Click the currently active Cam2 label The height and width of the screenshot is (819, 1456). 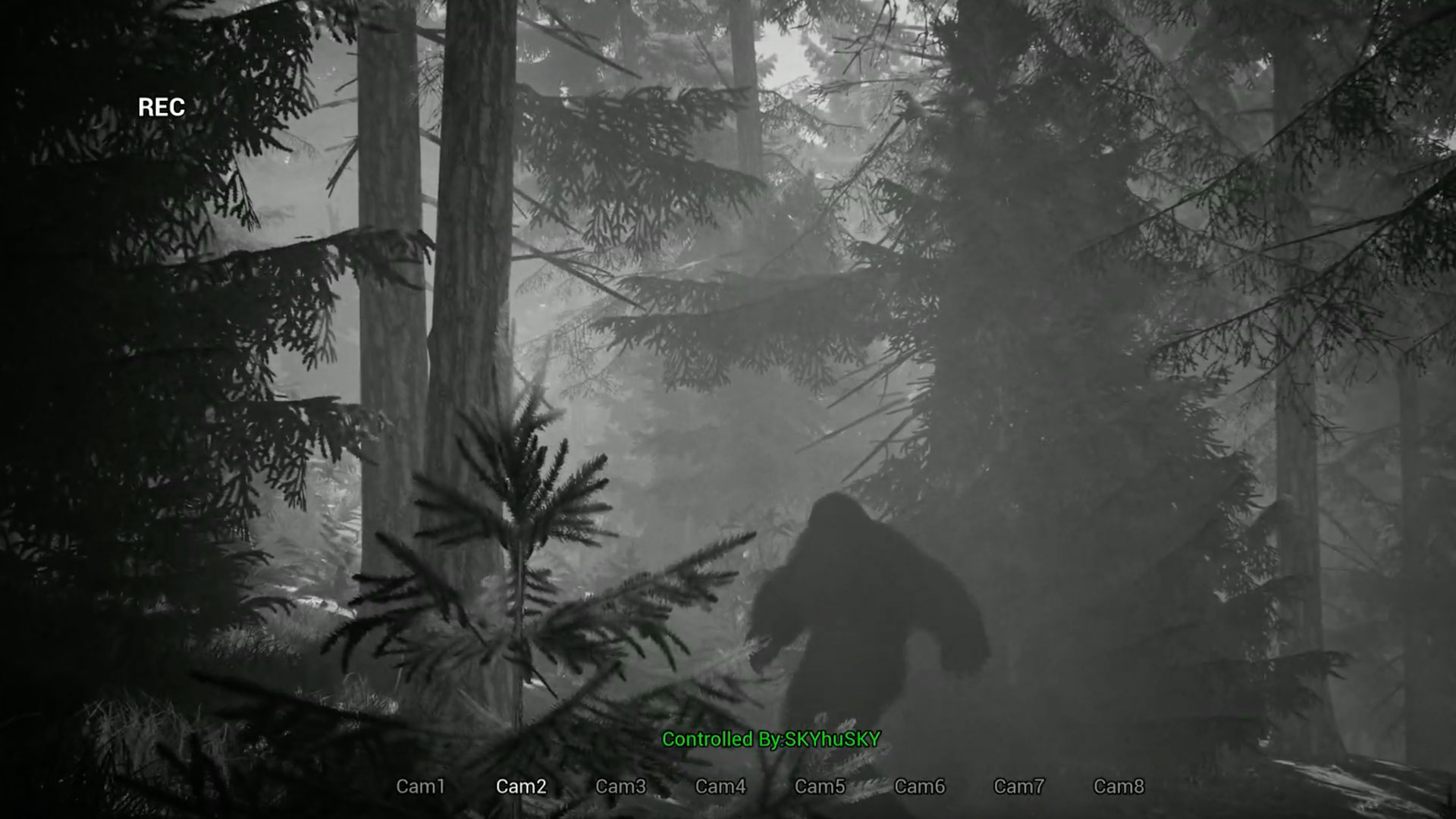tap(522, 787)
